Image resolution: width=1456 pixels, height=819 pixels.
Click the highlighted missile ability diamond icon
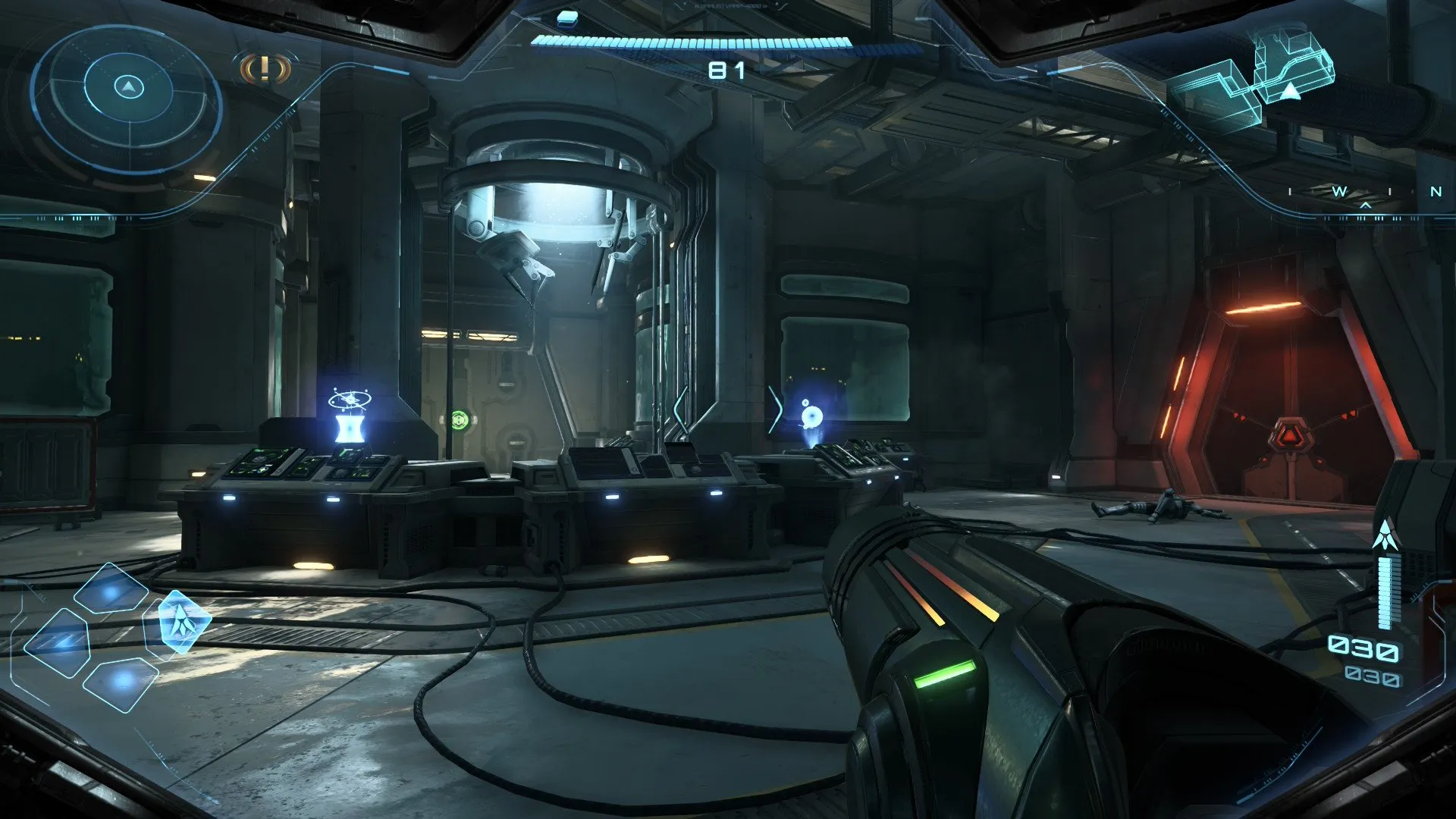point(184,622)
